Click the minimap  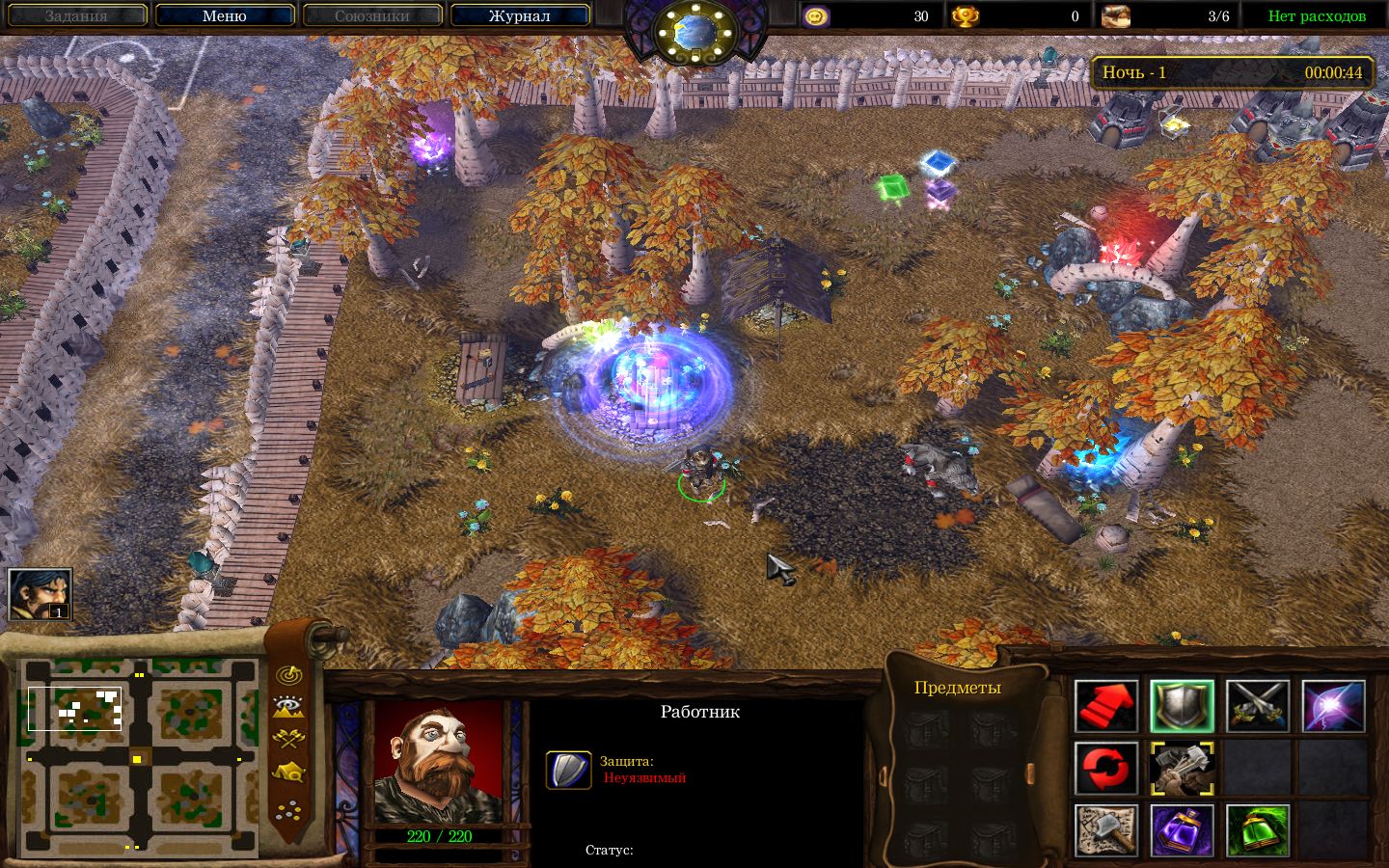140,758
